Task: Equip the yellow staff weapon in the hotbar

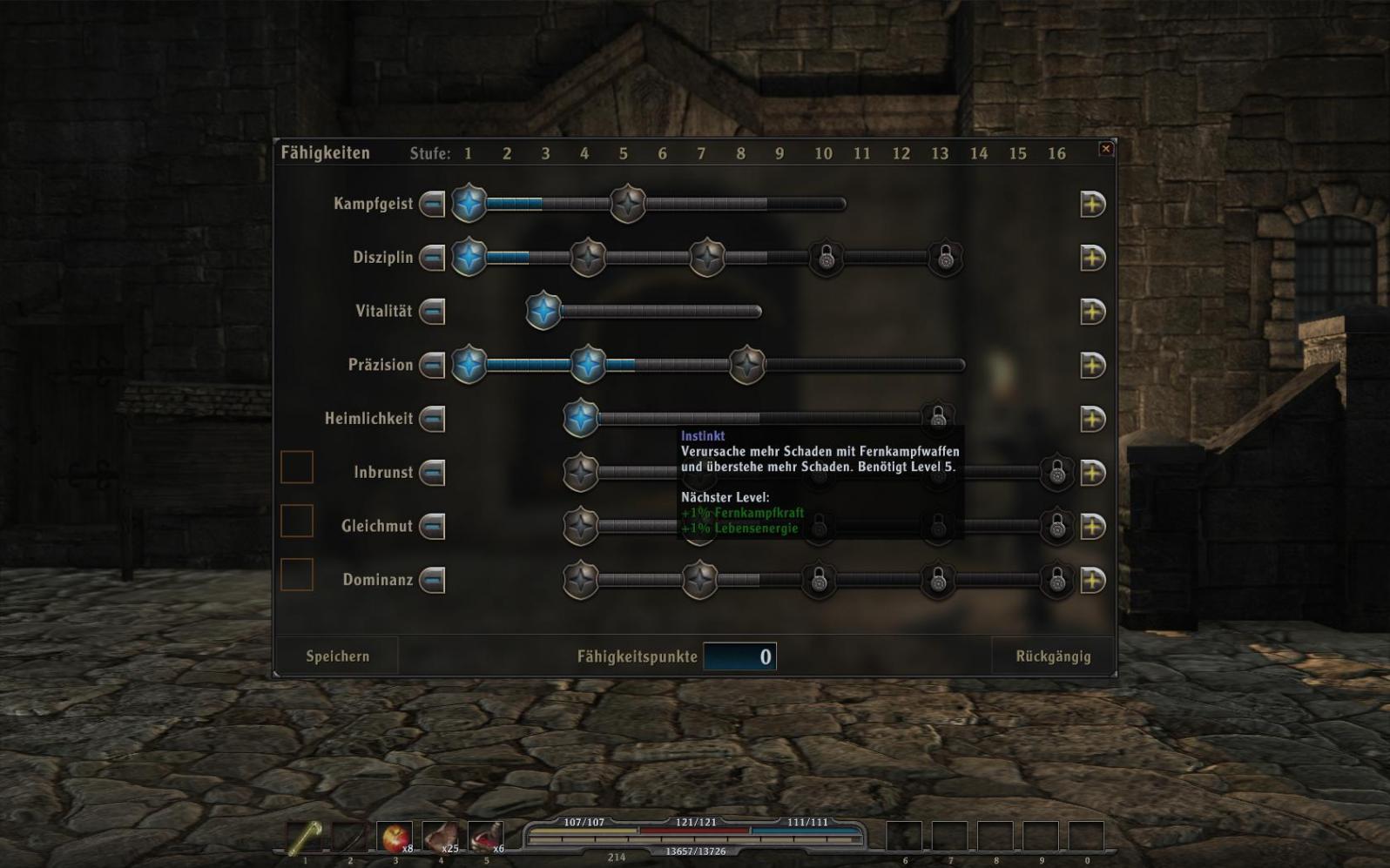Action: (x=305, y=838)
